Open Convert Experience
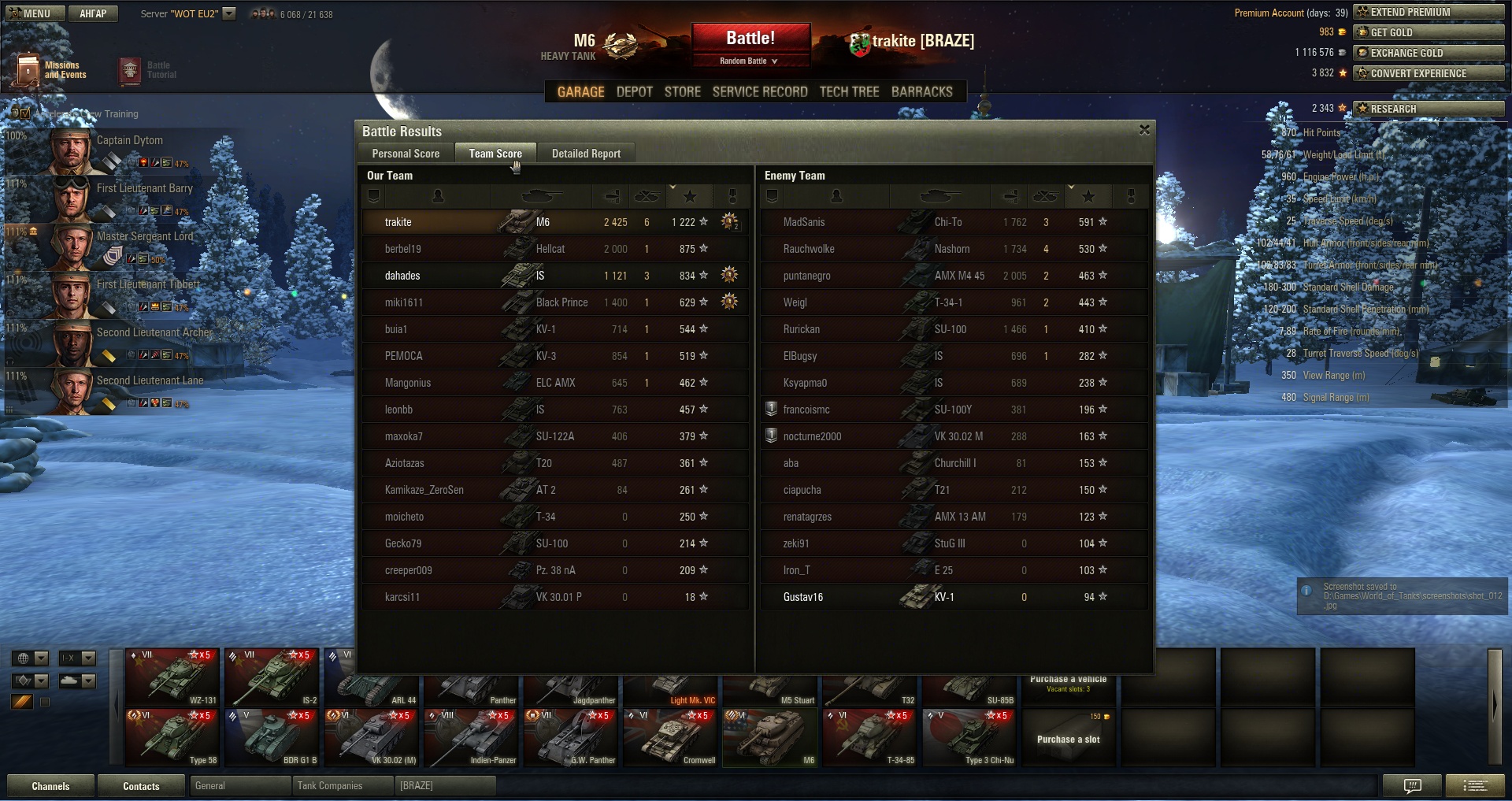Viewport: 1512px width, 801px height. (1428, 73)
